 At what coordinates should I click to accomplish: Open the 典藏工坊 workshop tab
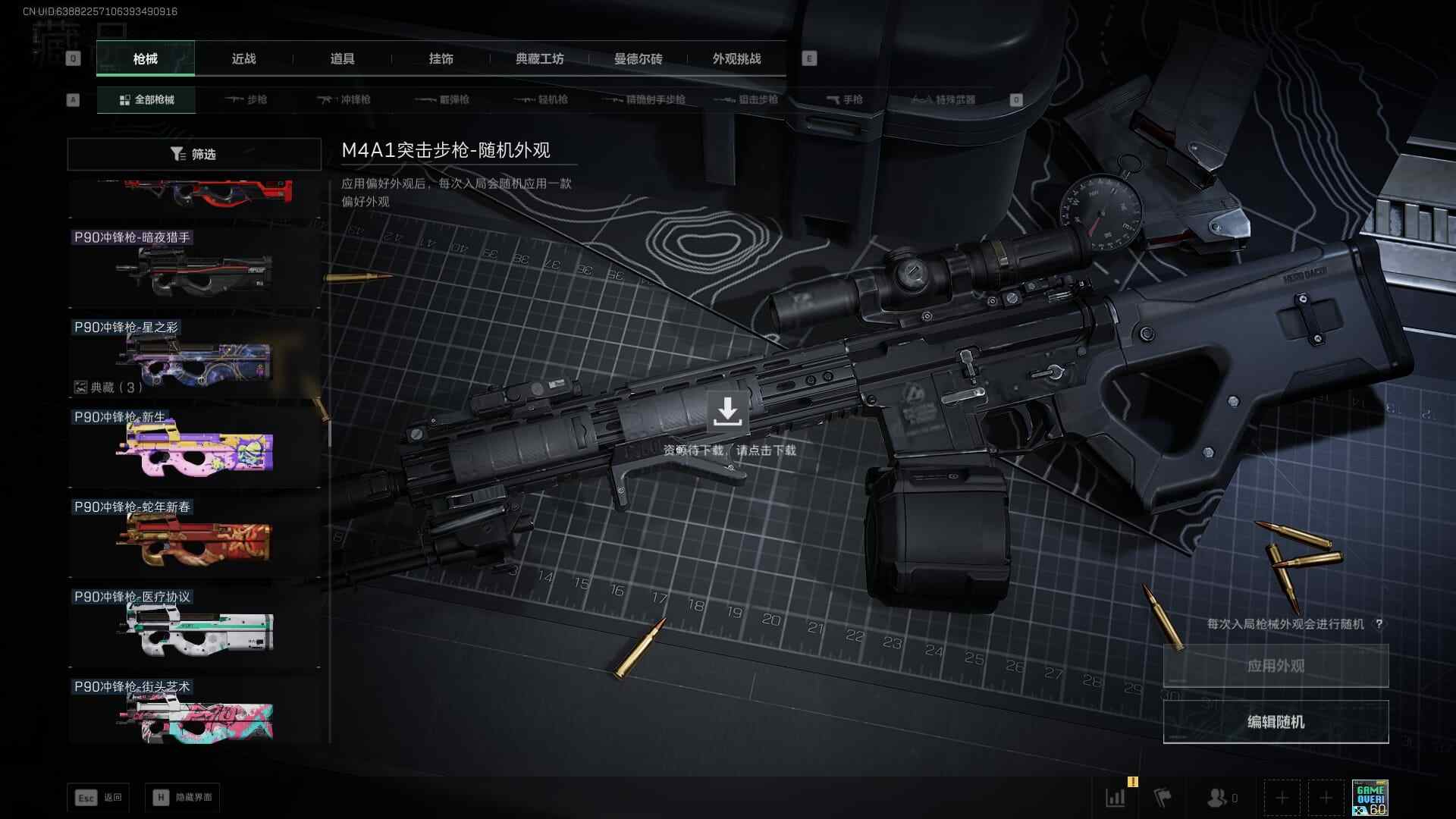(x=539, y=59)
